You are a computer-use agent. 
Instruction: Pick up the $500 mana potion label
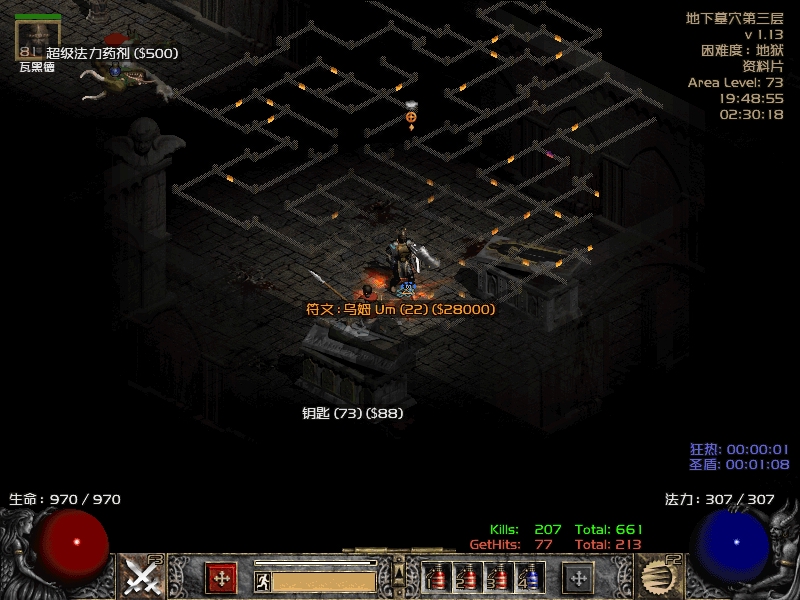click(x=112, y=53)
